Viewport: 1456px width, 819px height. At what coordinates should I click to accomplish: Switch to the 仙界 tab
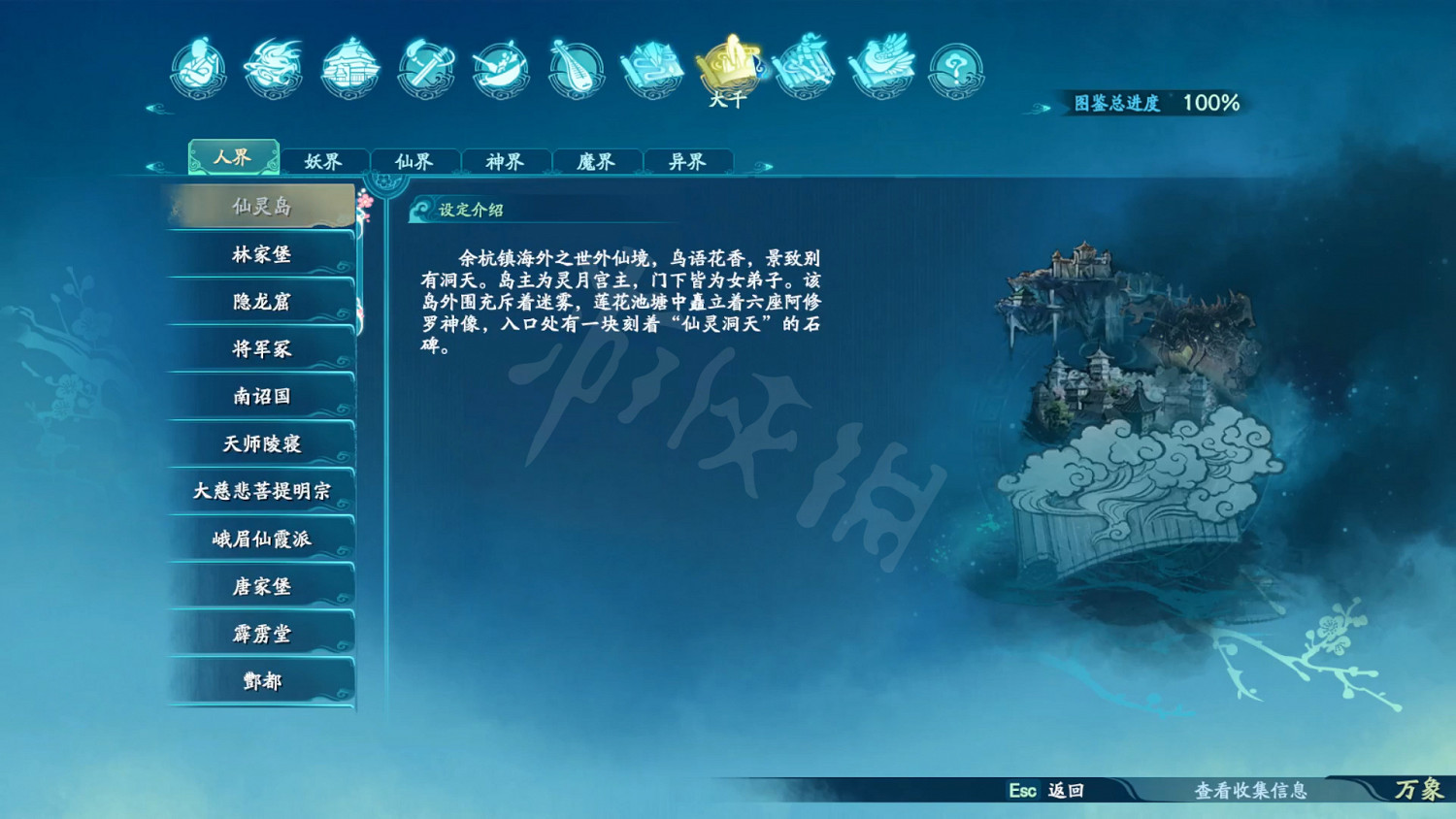tap(414, 161)
